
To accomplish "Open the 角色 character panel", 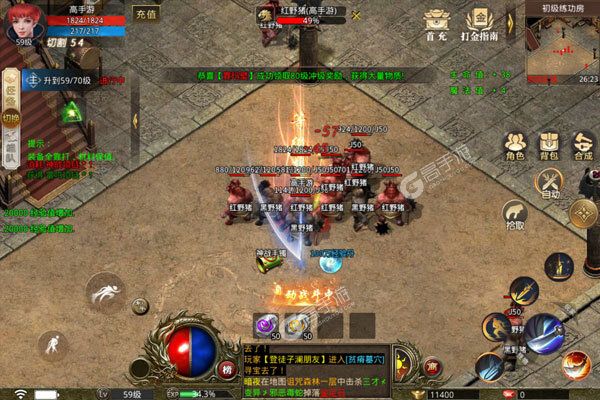I will click(515, 146).
